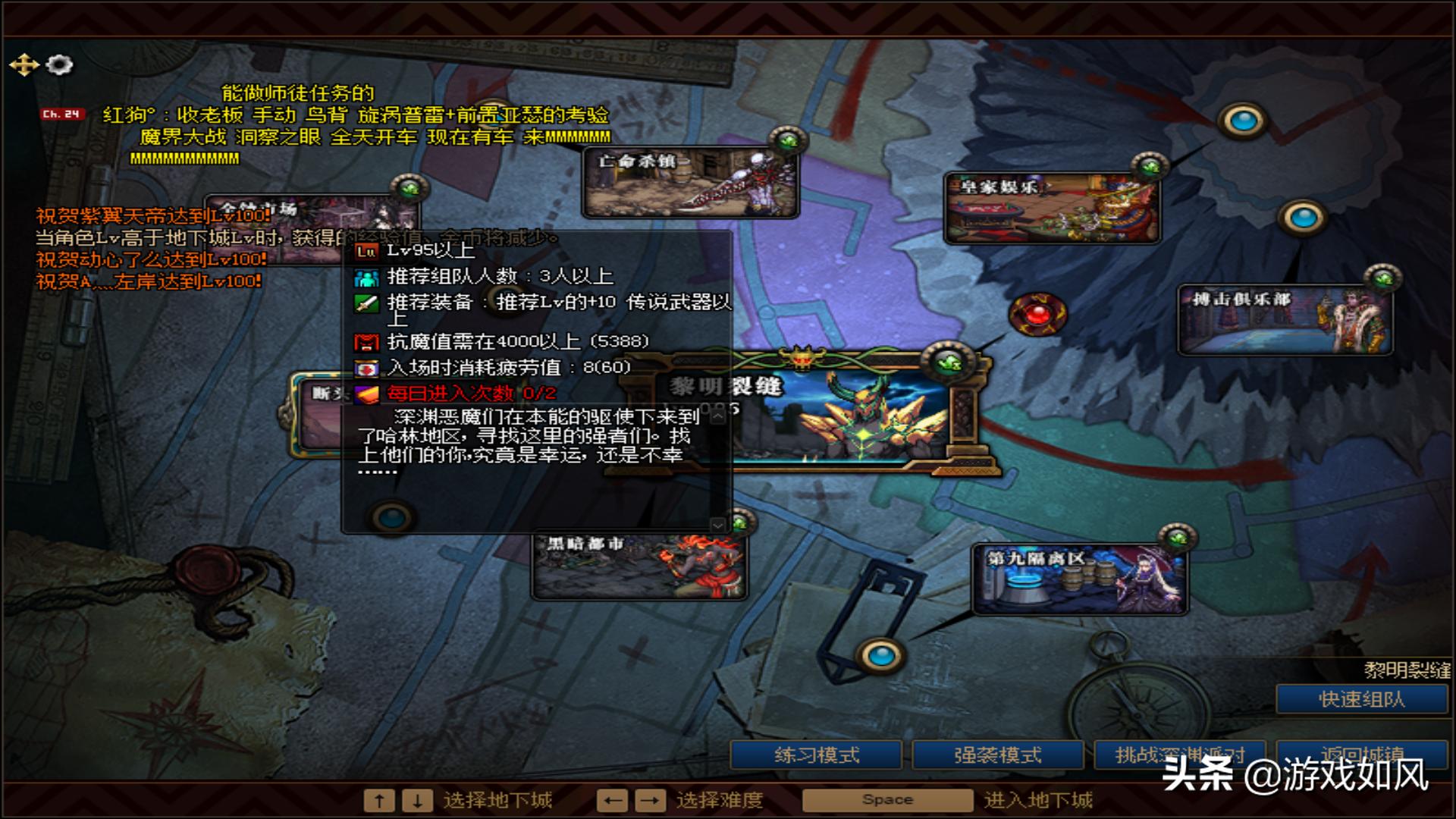Click the map pan cross icon top-left
Viewport: 1456px width, 819px height.
pos(26,65)
